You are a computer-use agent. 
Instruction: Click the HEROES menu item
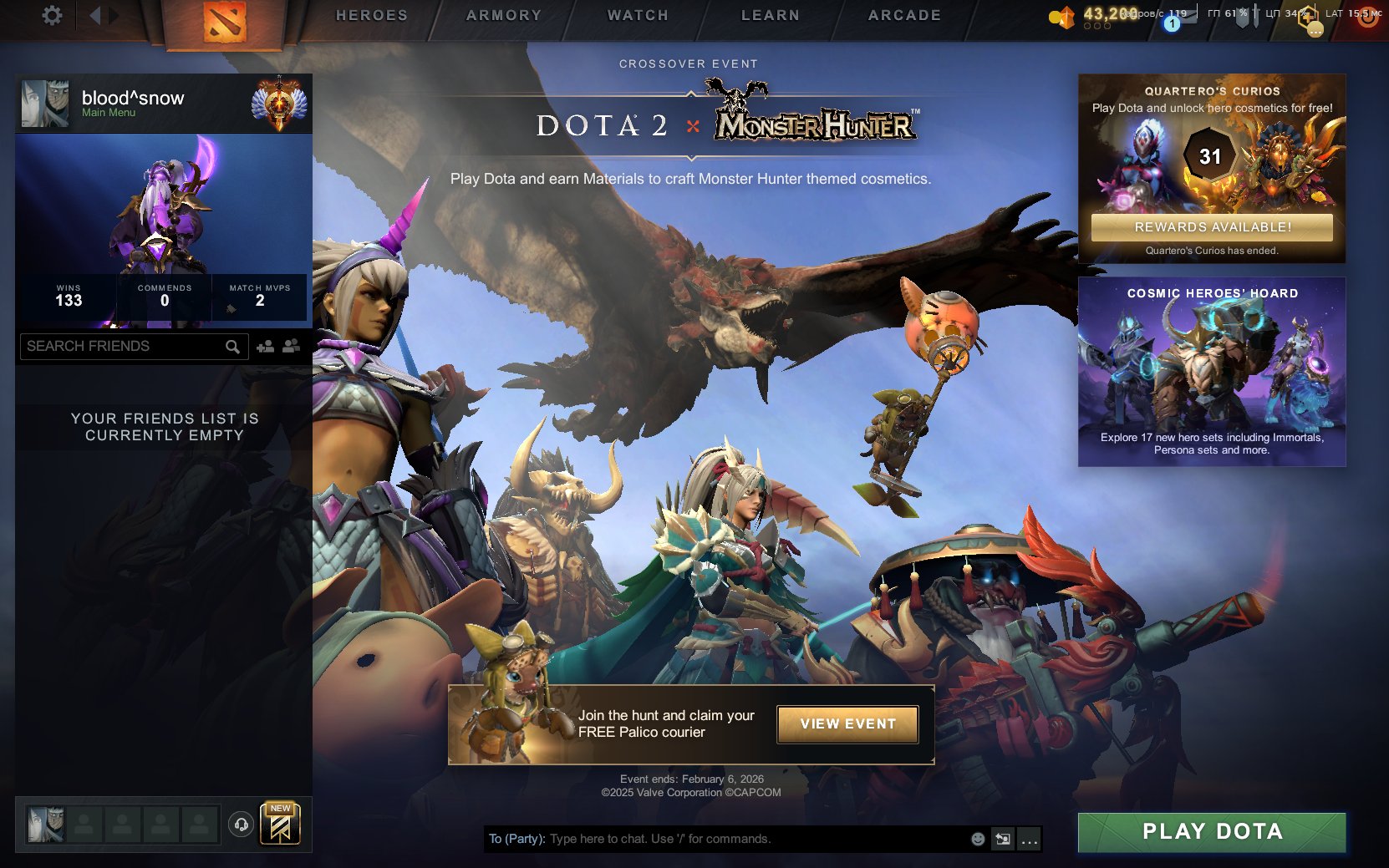pyautogui.click(x=371, y=14)
